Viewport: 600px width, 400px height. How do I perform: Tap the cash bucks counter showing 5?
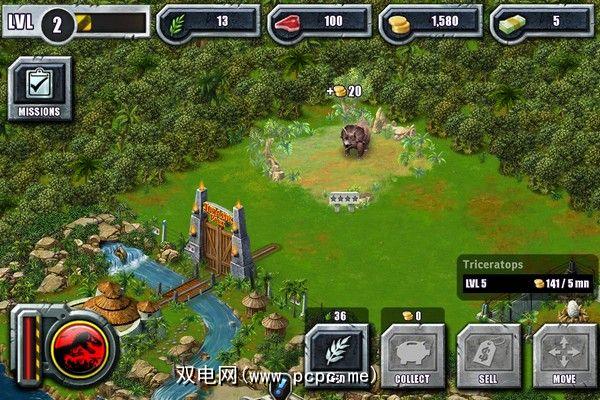pyautogui.click(x=541, y=22)
